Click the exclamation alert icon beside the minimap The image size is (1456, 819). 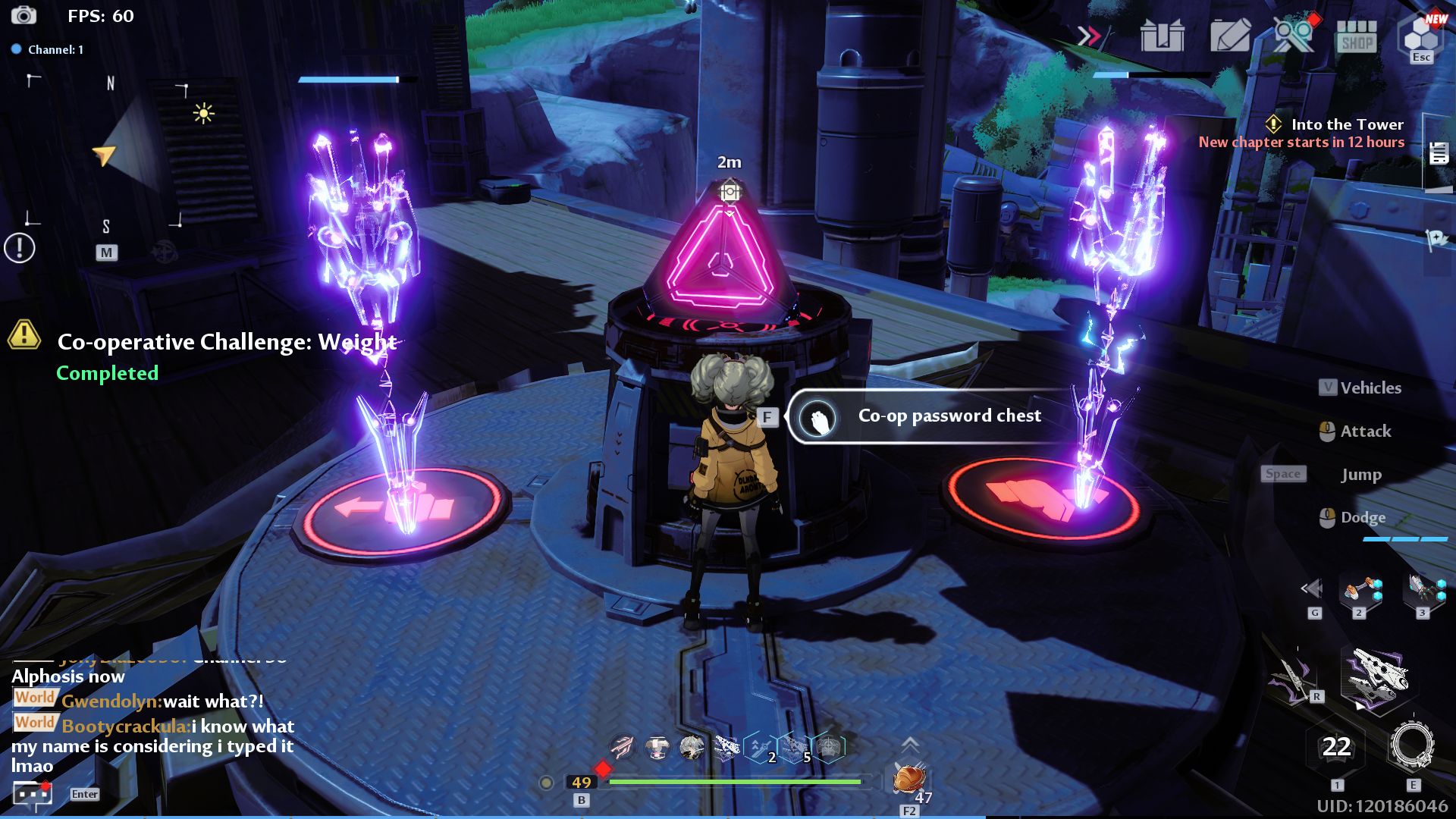tap(20, 248)
